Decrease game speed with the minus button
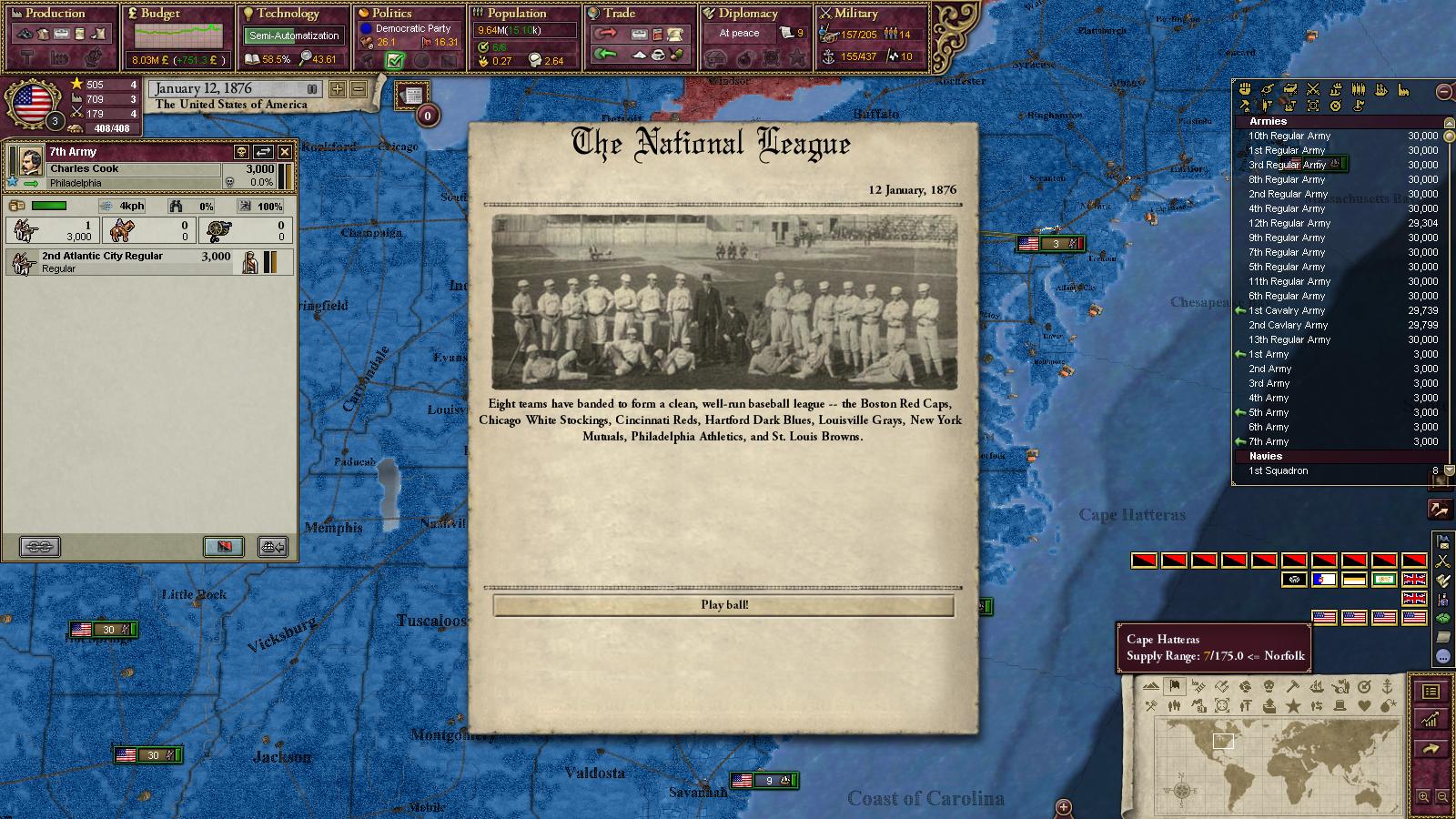Image resolution: width=1456 pixels, height=819 pixels. [x=359, y=89]
